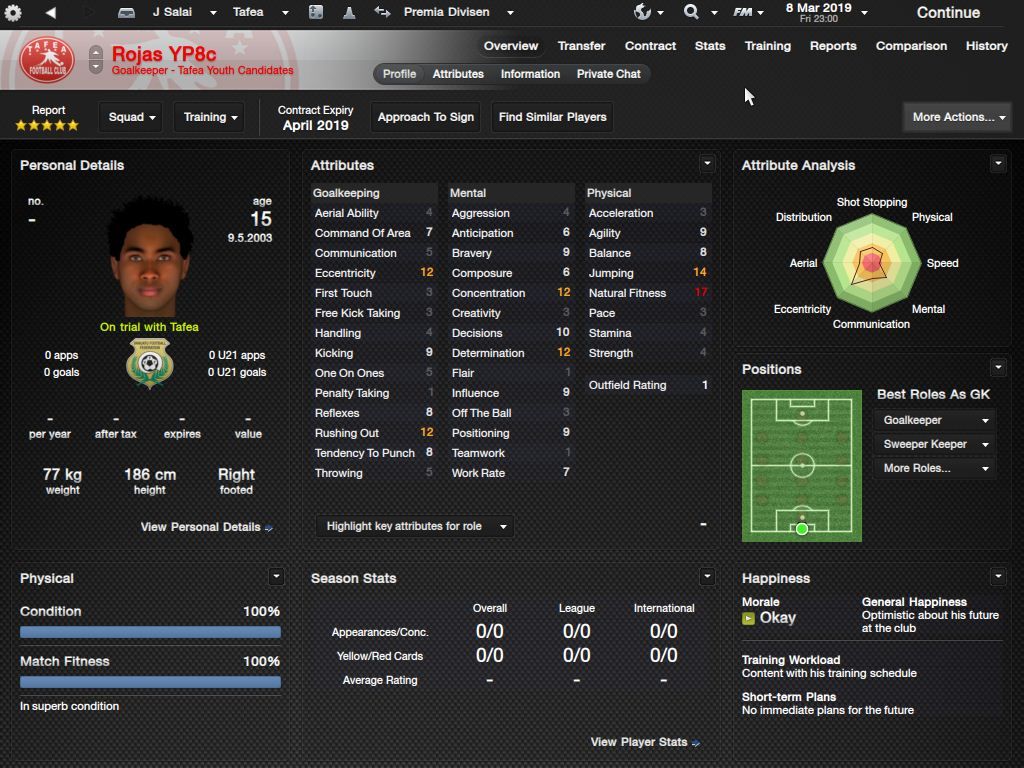Image resolution: width=1024 pixels, height=768 pixels.
Task: Choose the Sweeper Keeper role dropdown
Action: point(935,444)
